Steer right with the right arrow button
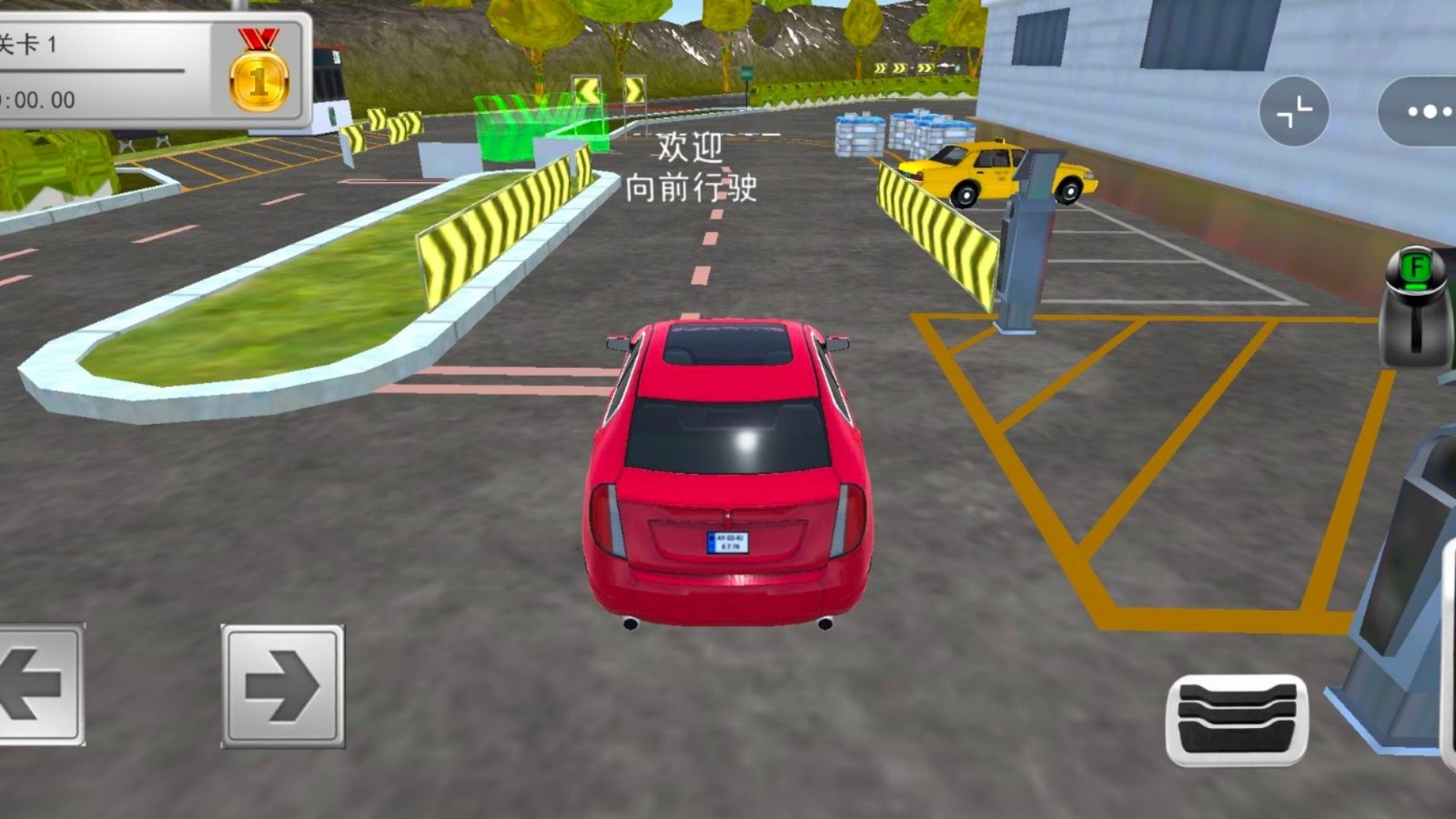 (282, 686)
